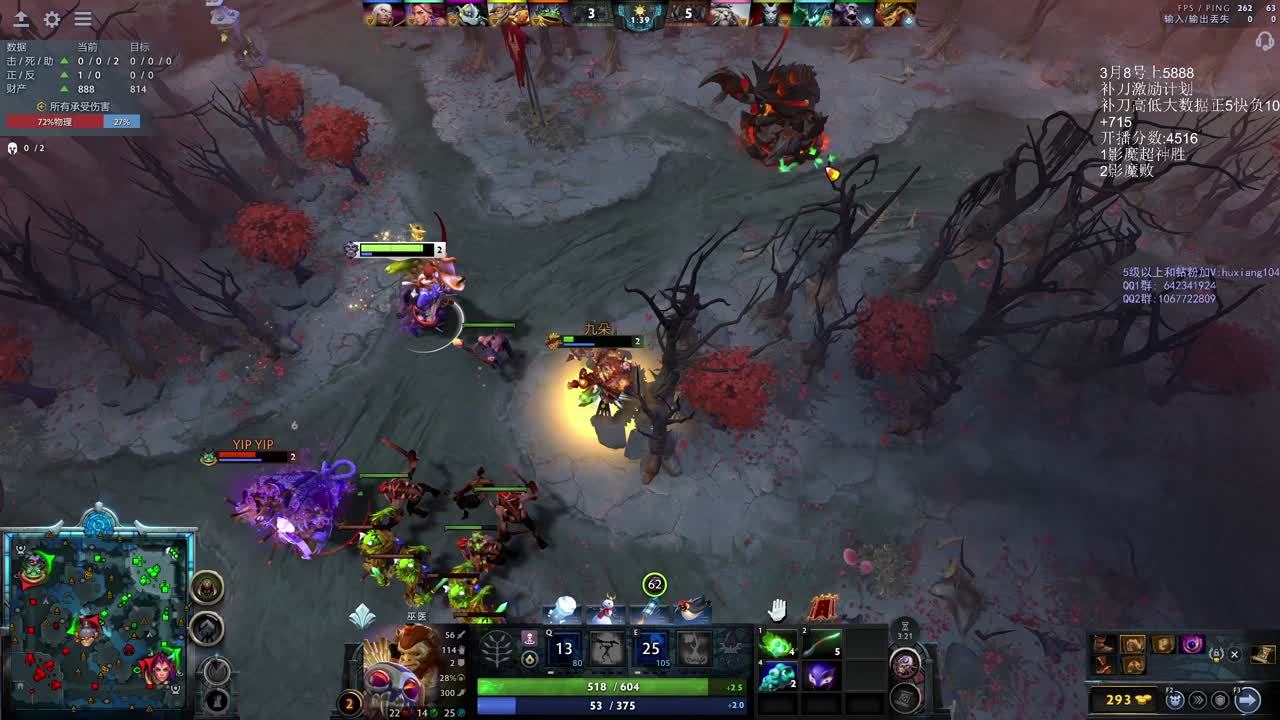The height and width of the screenshot is (720, 1280).
Task: Use the Town Portal Scroll slot
Action: click(x=905, y=663)
